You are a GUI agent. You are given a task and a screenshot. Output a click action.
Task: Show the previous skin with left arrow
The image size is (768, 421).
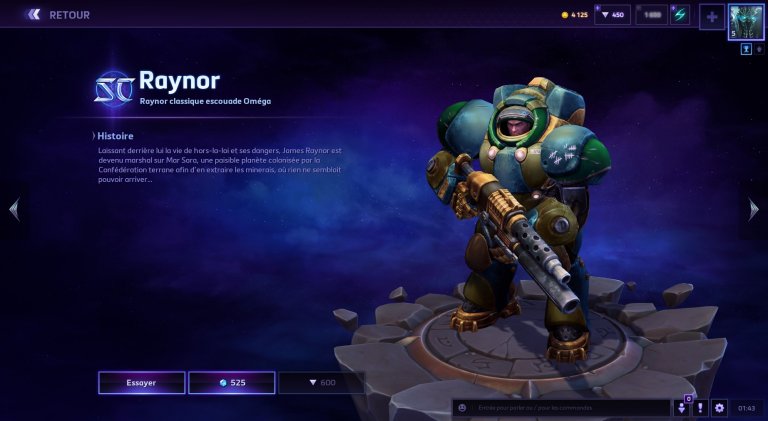[13, 209]
